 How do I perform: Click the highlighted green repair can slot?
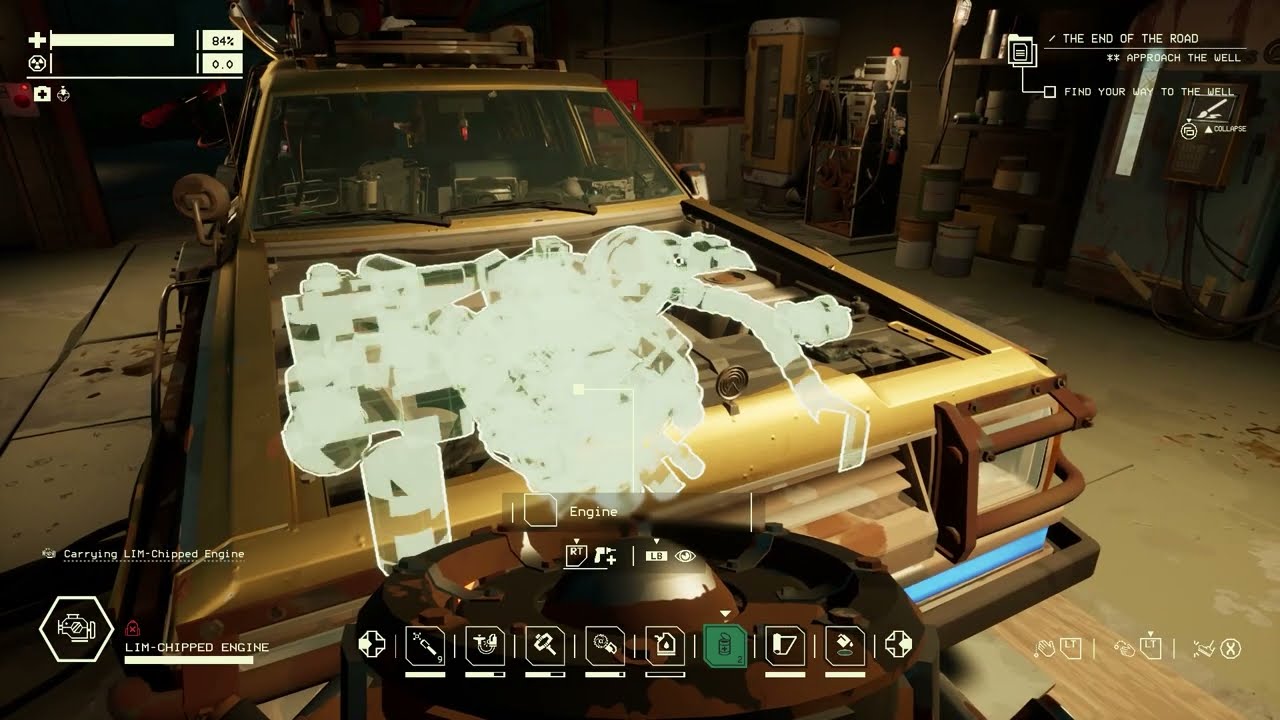pyautogui.click(x=725, y=645)
